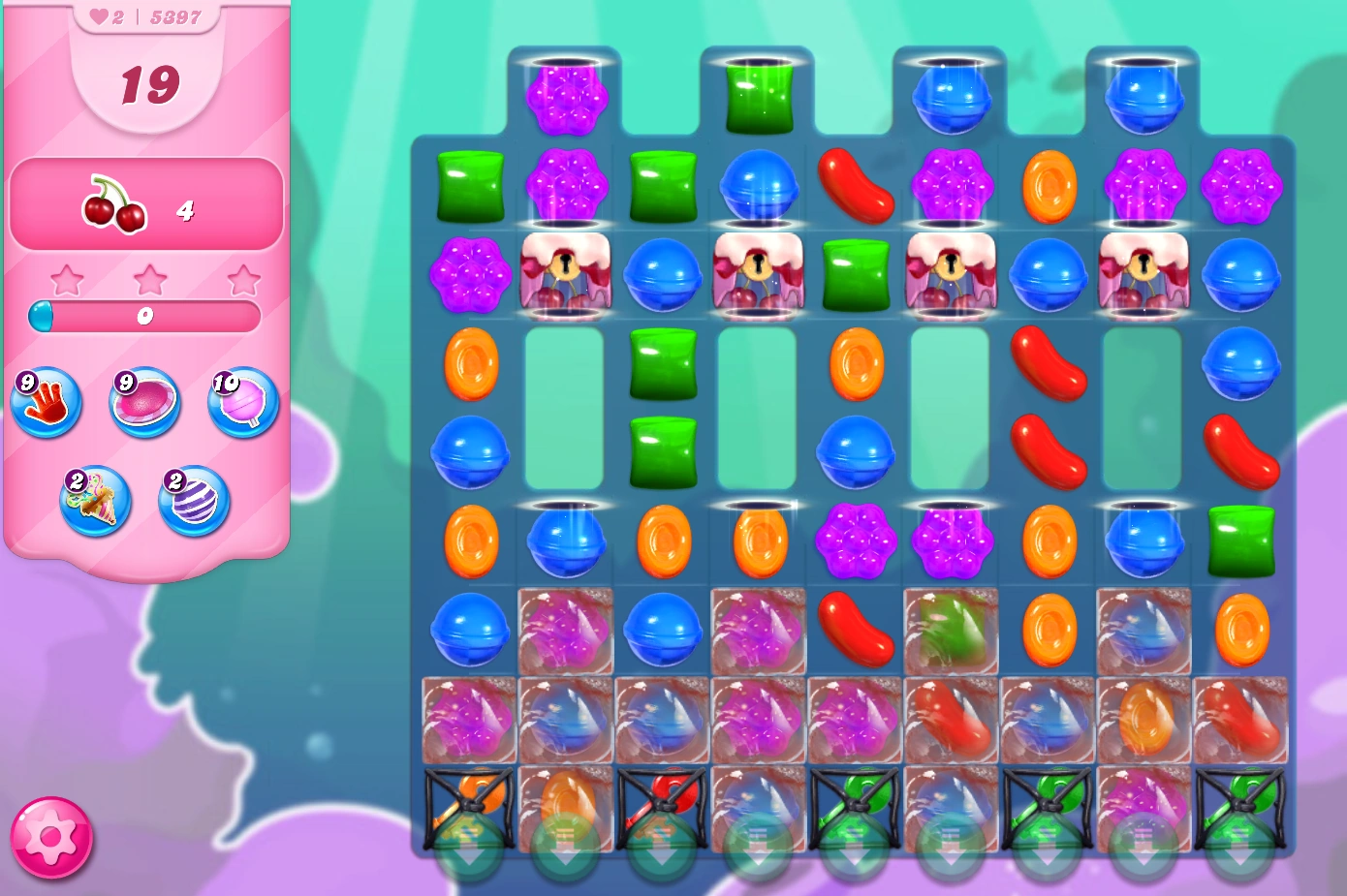The width and height of the screenshot is (1347, 896).
Task: Click a cherry cake blocker tile on the board
Action: coord(565,276)
